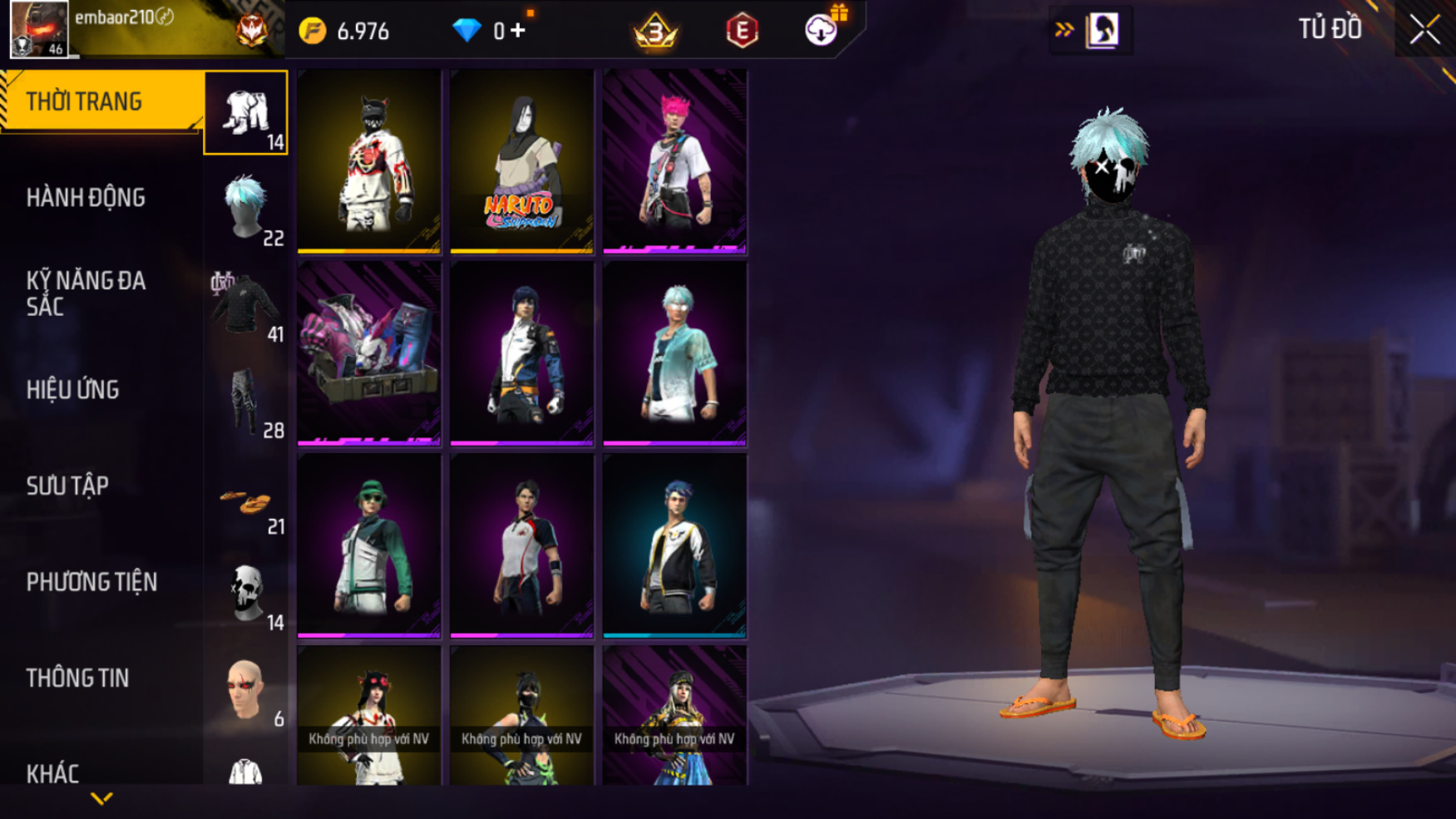Open the Thông Tin tab
1456x819 pixels.
point(77,678)
